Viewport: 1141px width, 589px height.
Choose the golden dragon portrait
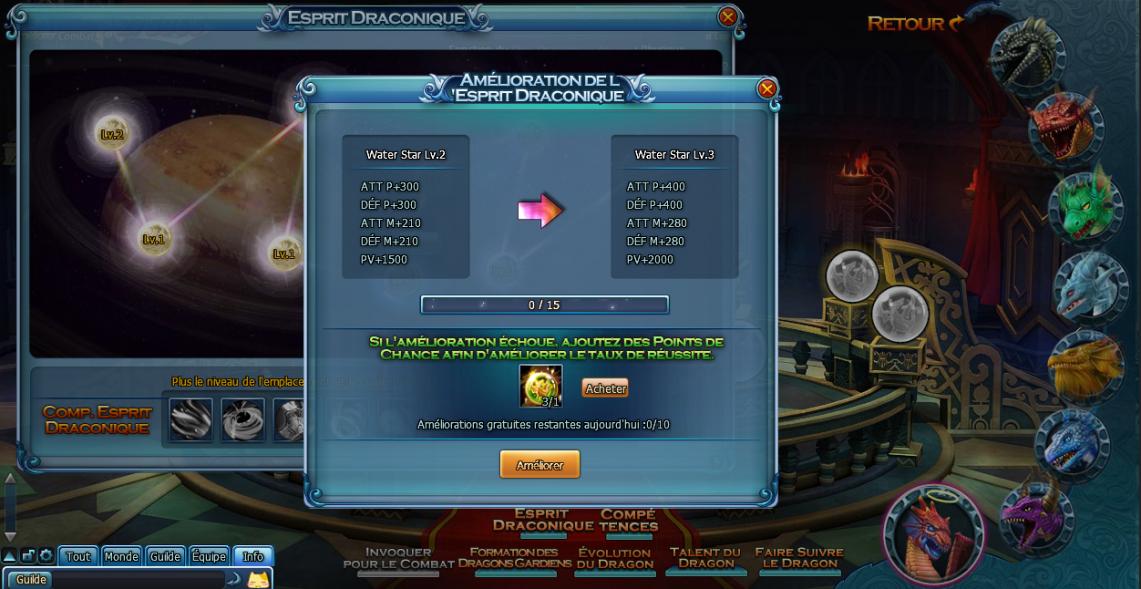pyautogui.click(x=1085, y=365)
